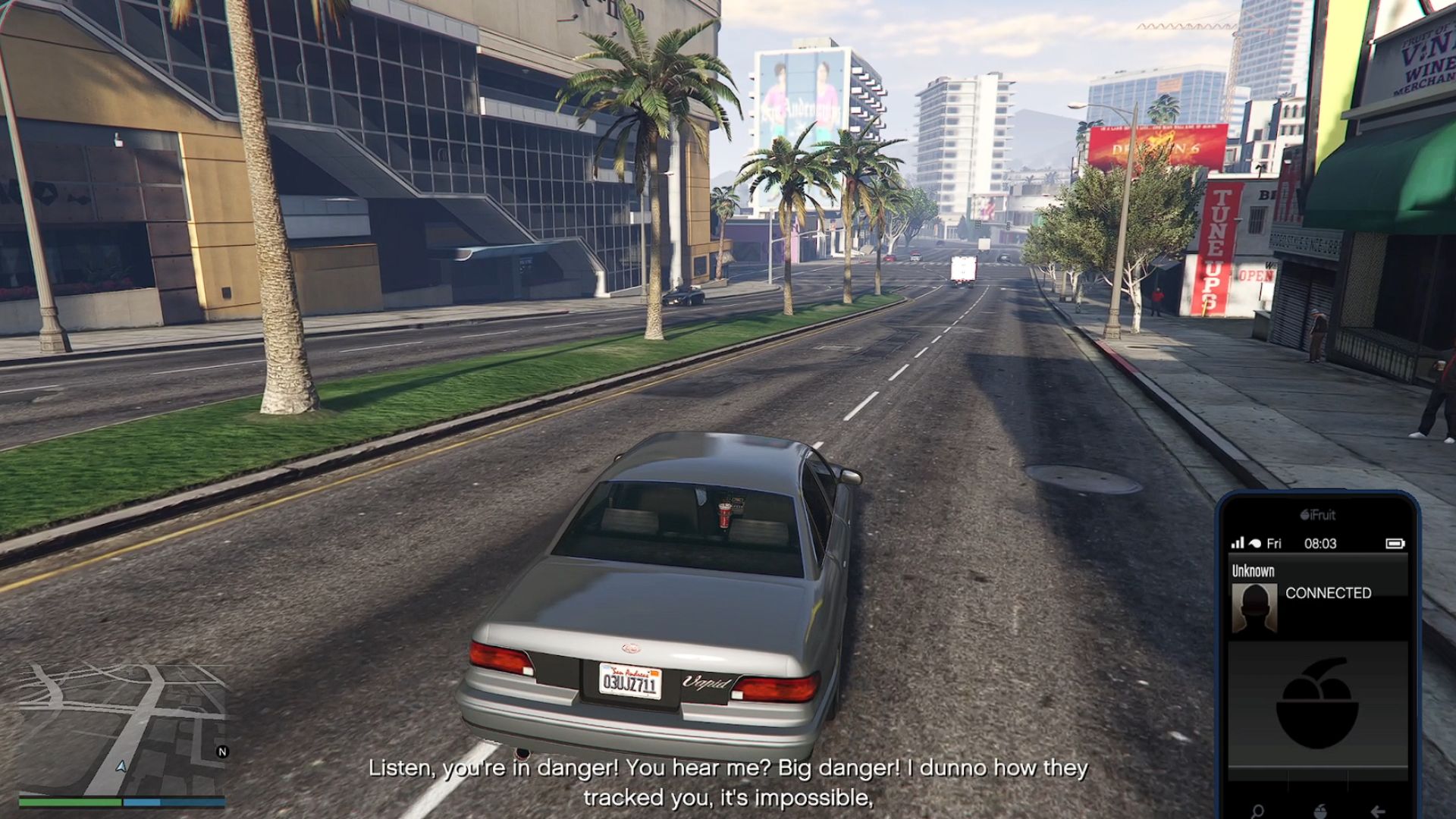Viewport: 1456px width, 819px height.
Task: Click the north compass marker on minimap
Action: tap(222, 752)
